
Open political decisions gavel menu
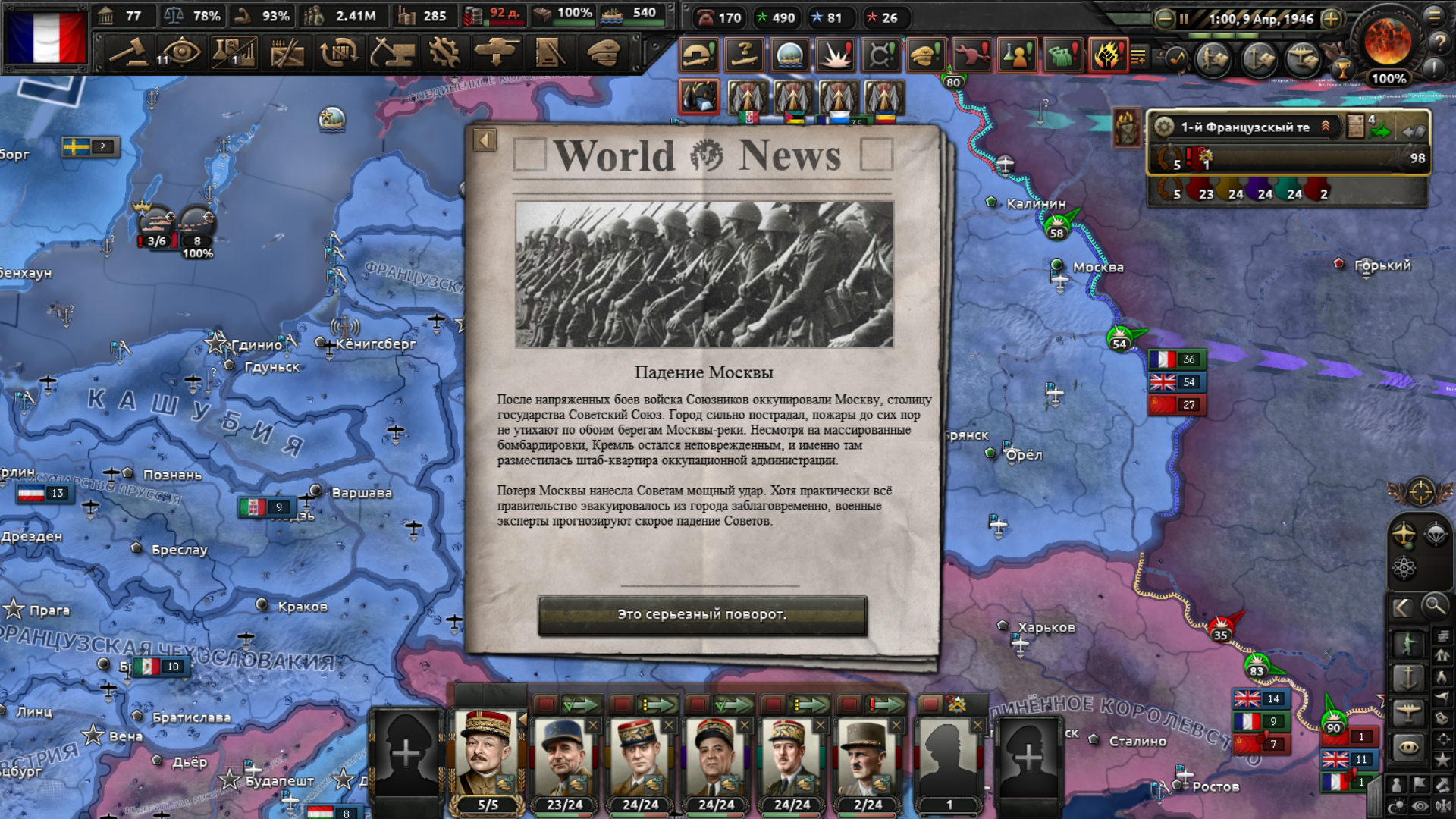point(128,53)
